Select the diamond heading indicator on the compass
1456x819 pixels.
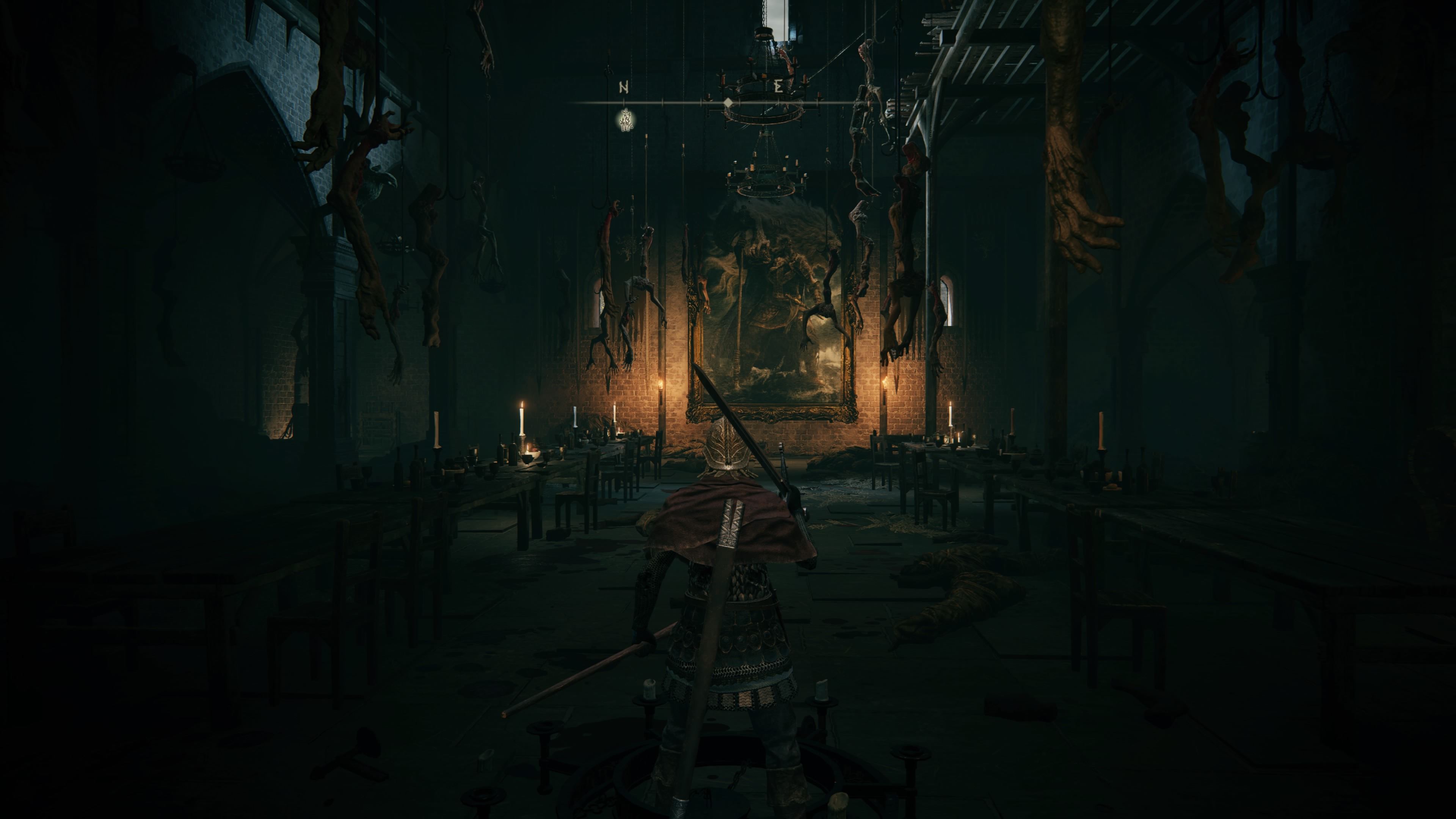point(728,103)
